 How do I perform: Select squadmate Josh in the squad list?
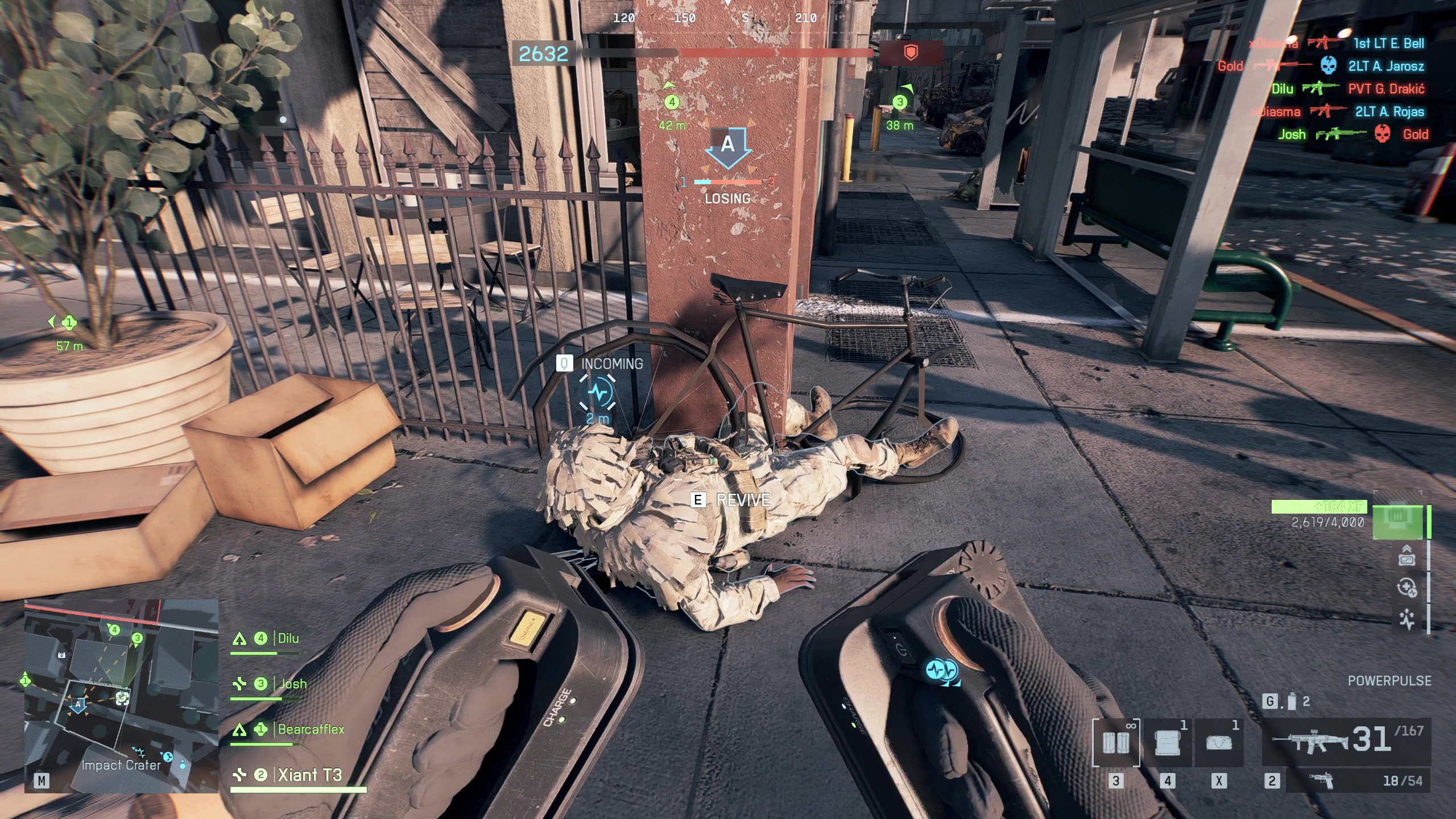[292, 684]
